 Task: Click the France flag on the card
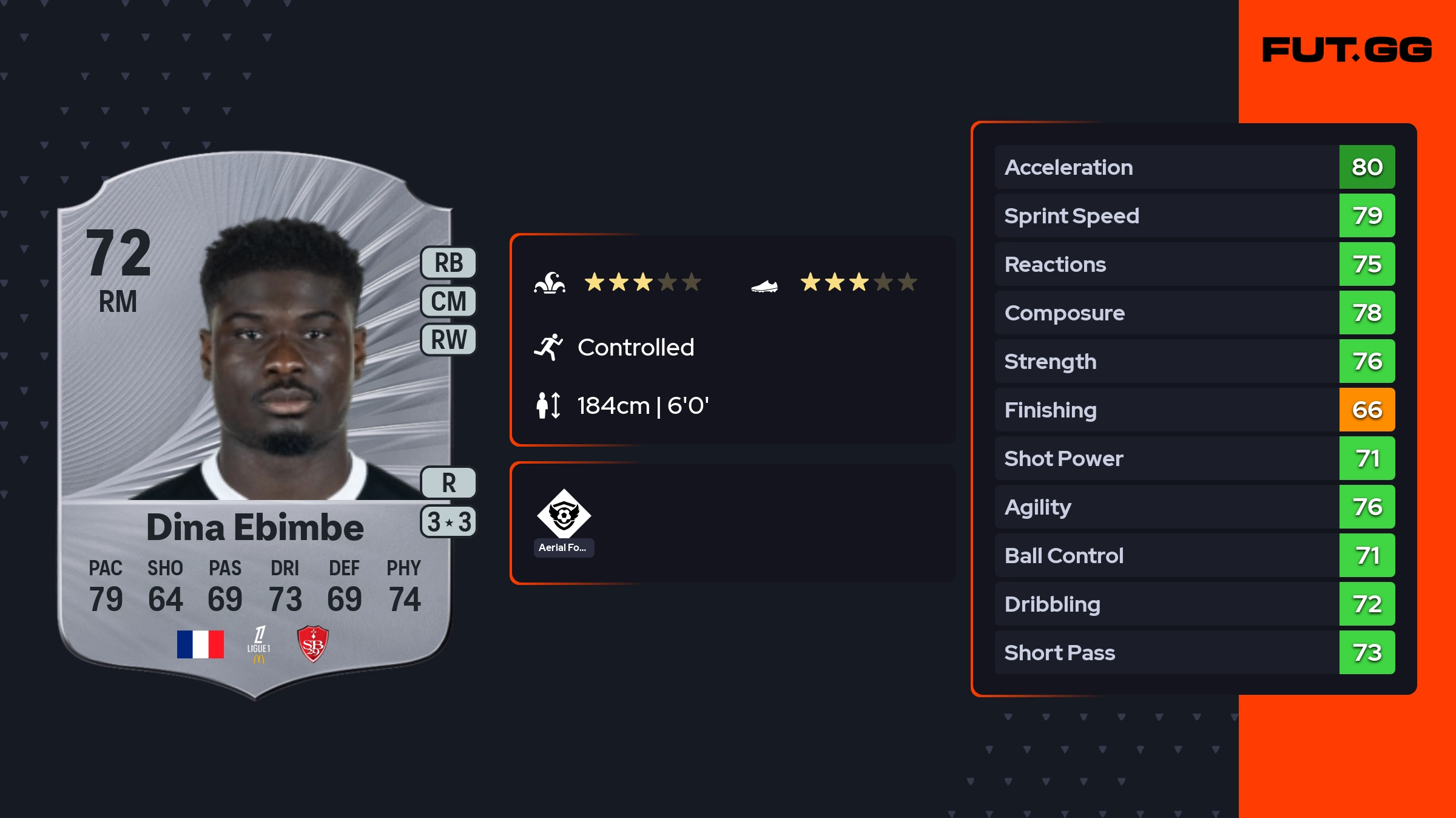click(200, 644)
